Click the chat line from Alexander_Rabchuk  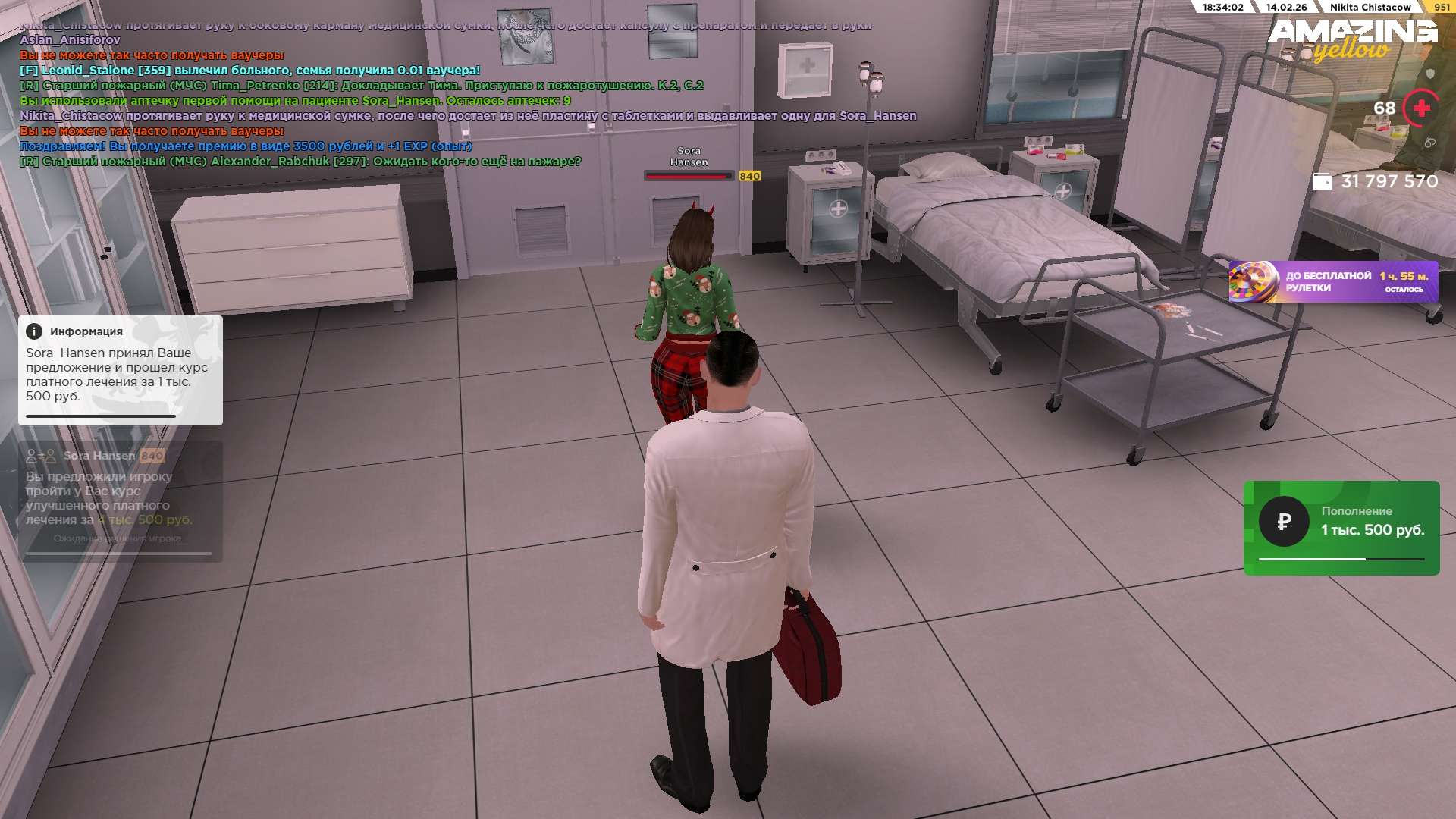click(300, 162)
